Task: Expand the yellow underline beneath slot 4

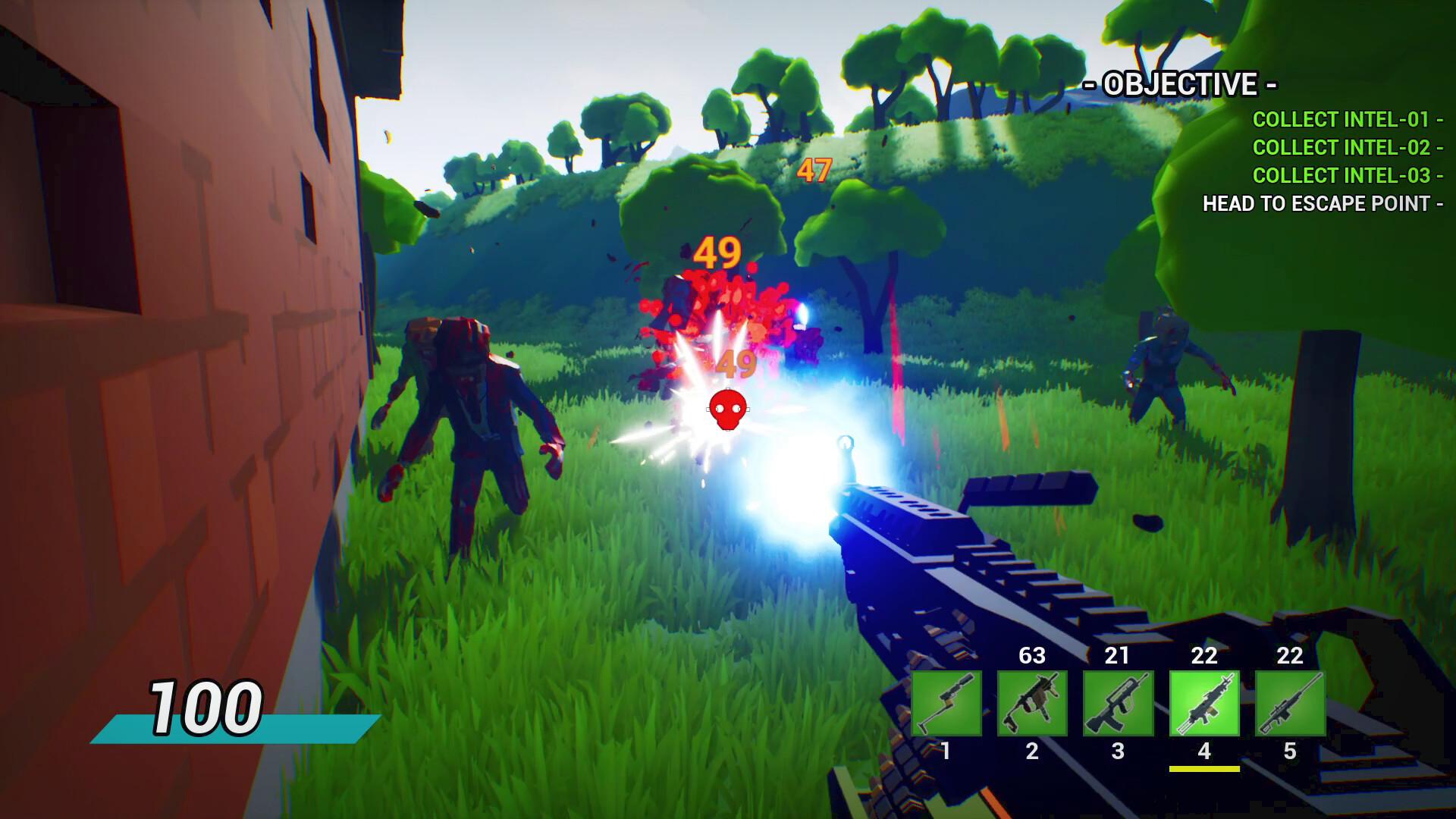Action: pyautogui.click(x=1205, y=767)
